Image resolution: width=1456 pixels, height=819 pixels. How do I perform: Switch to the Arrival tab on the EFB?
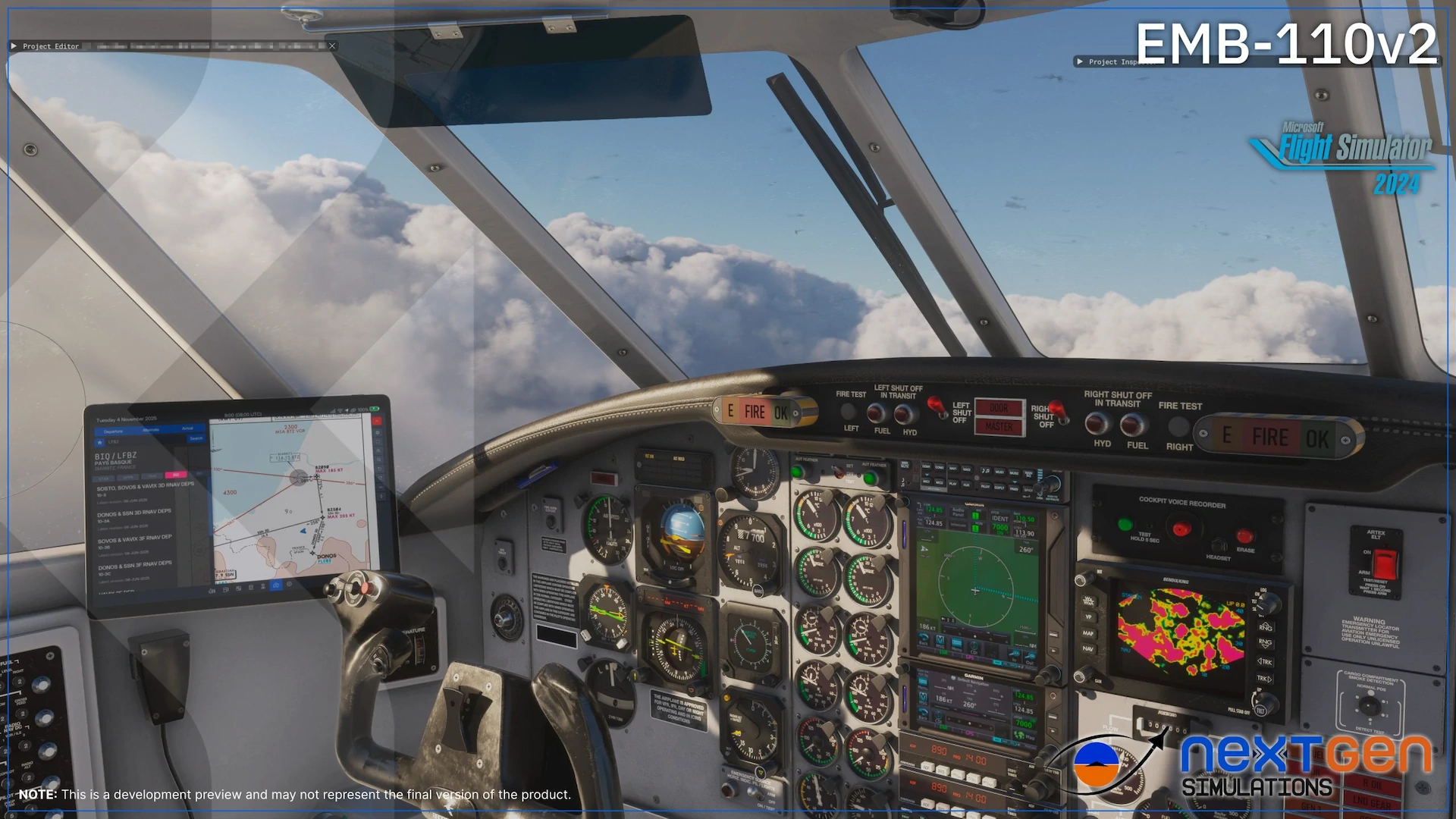pyautogui.click(x=187, y=428)
